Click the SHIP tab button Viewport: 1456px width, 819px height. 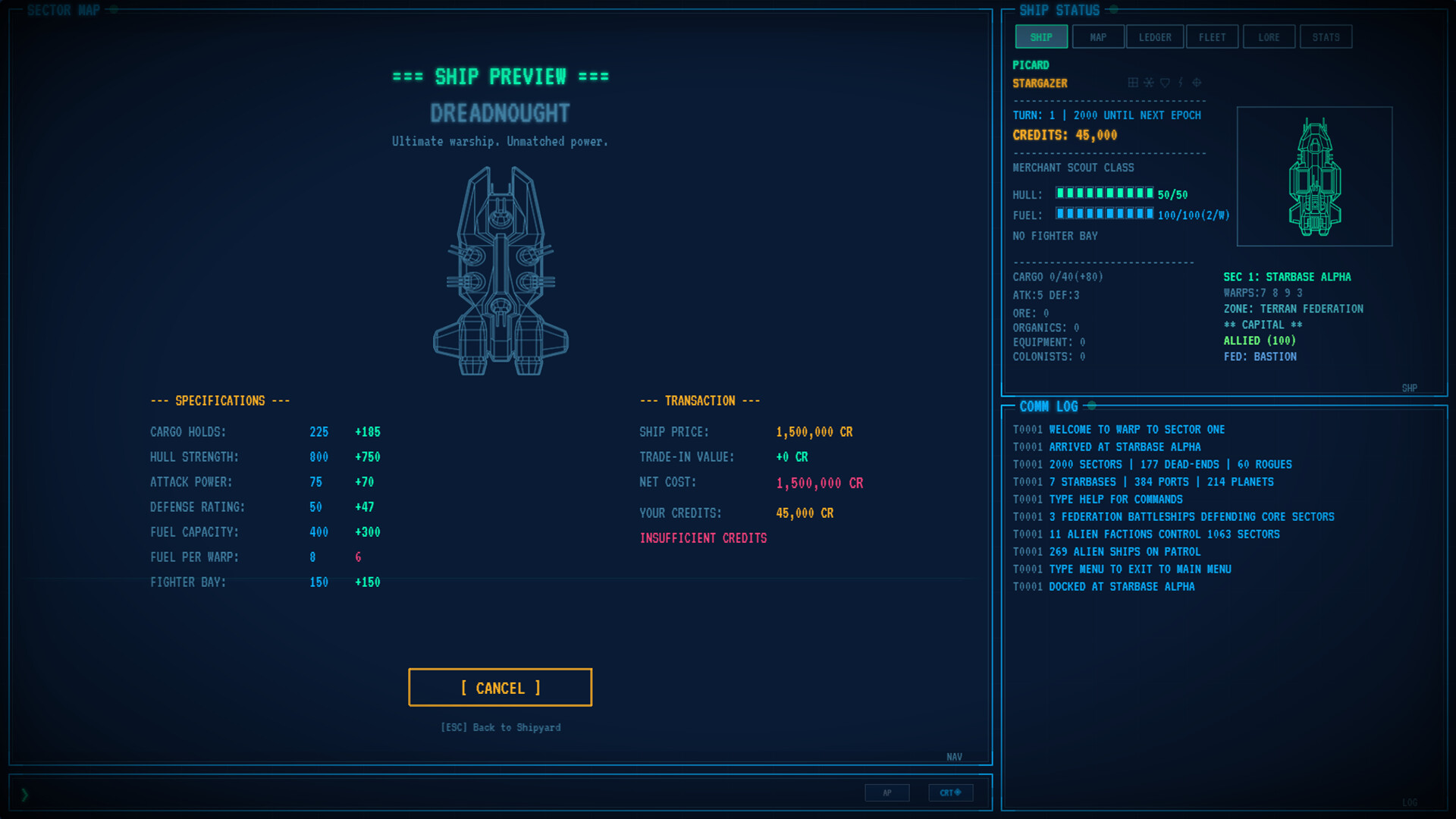(x=1040, y=36)
